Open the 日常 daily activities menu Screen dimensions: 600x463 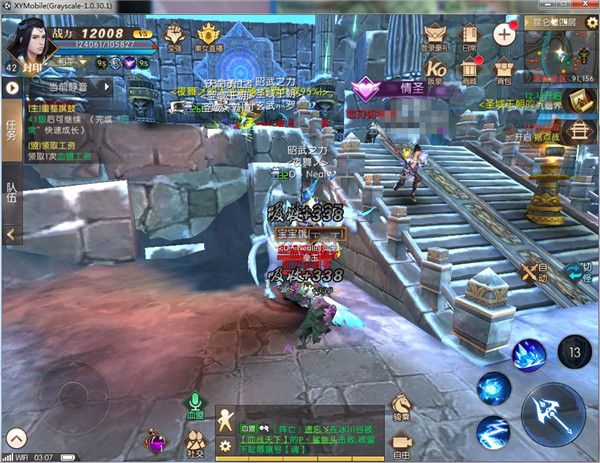click(x=470, y=36)
